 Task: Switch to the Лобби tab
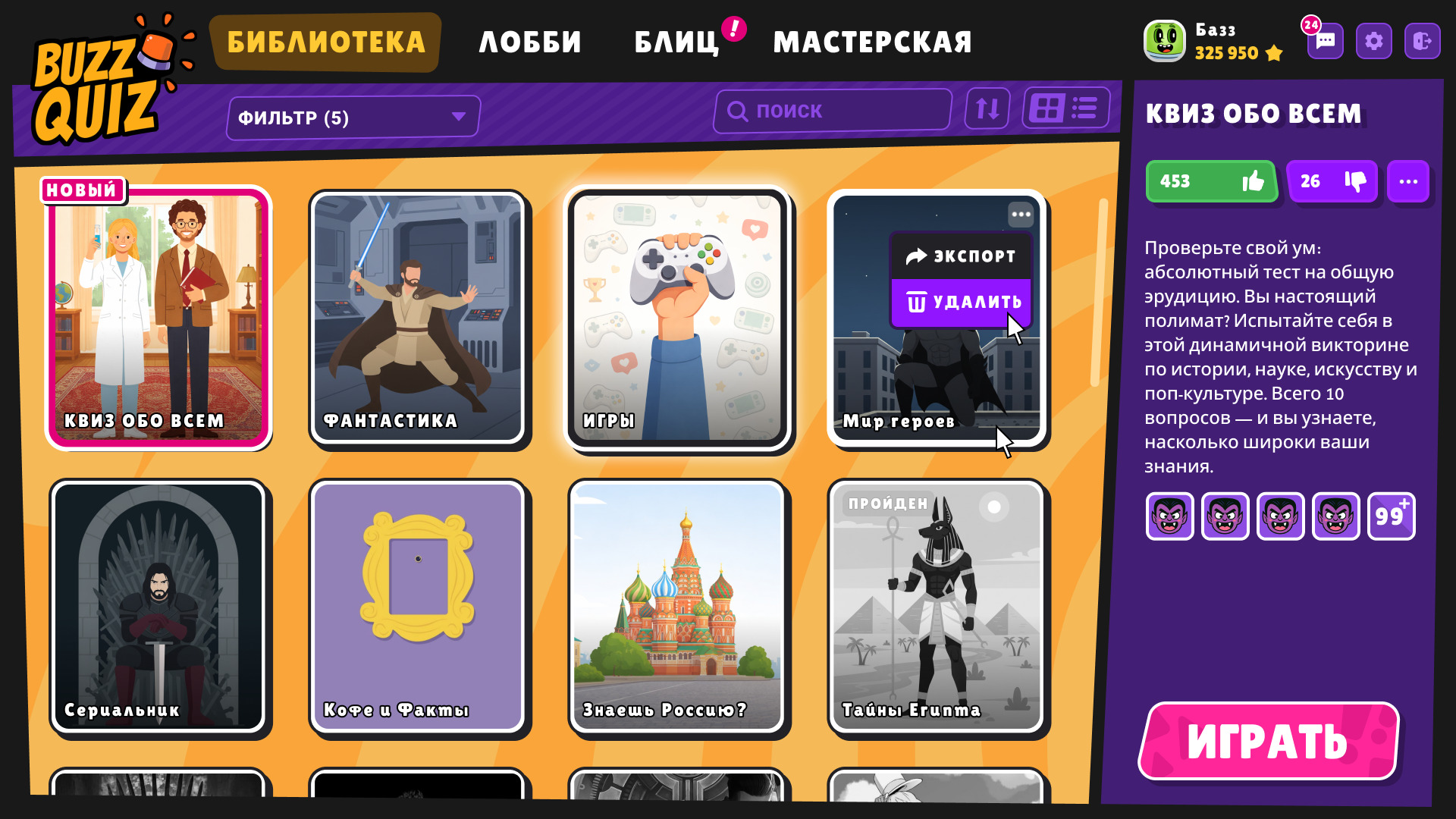point(530,42)
